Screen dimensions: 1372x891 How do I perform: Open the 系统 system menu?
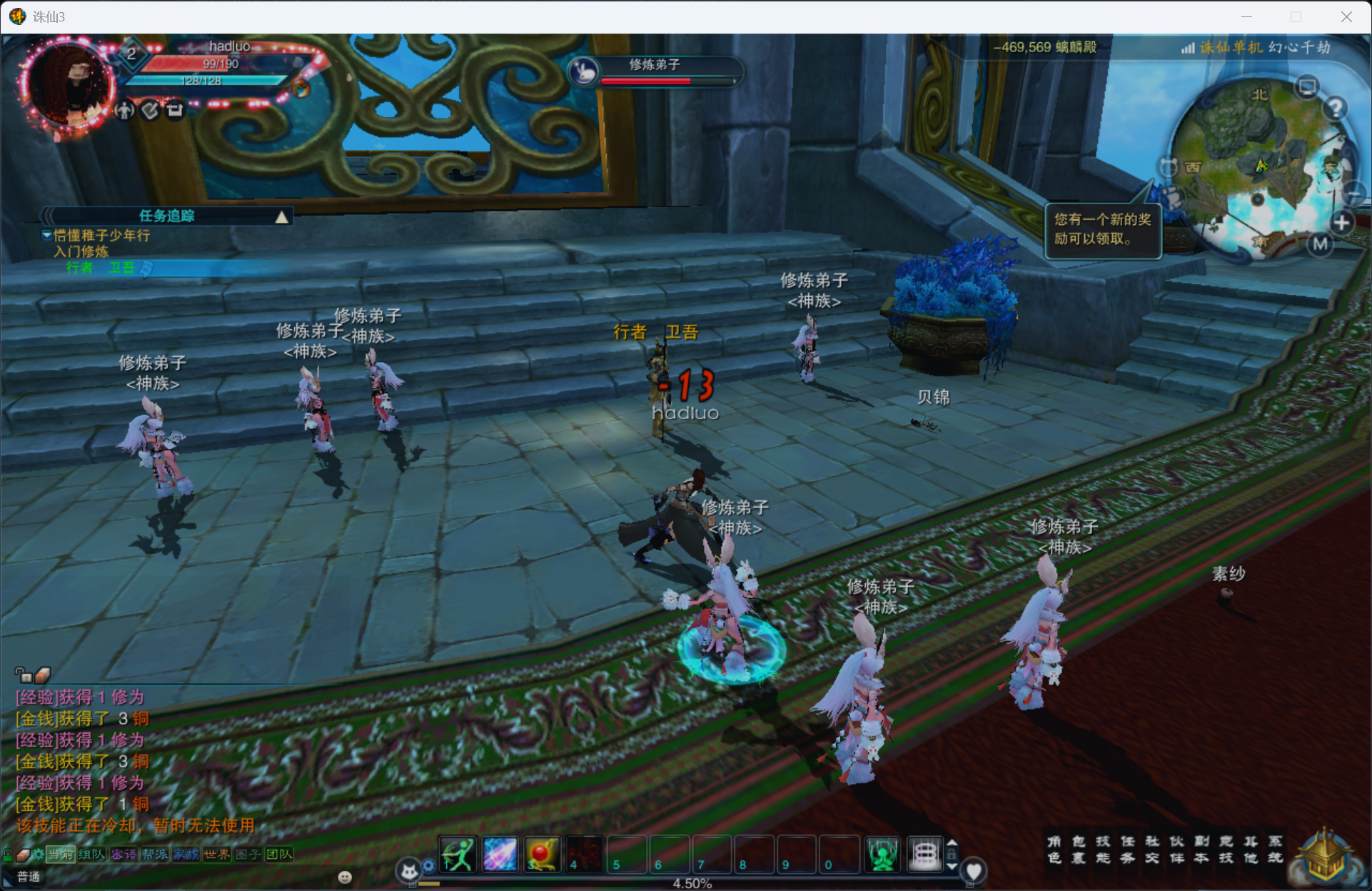click(x=1276, y=850)
